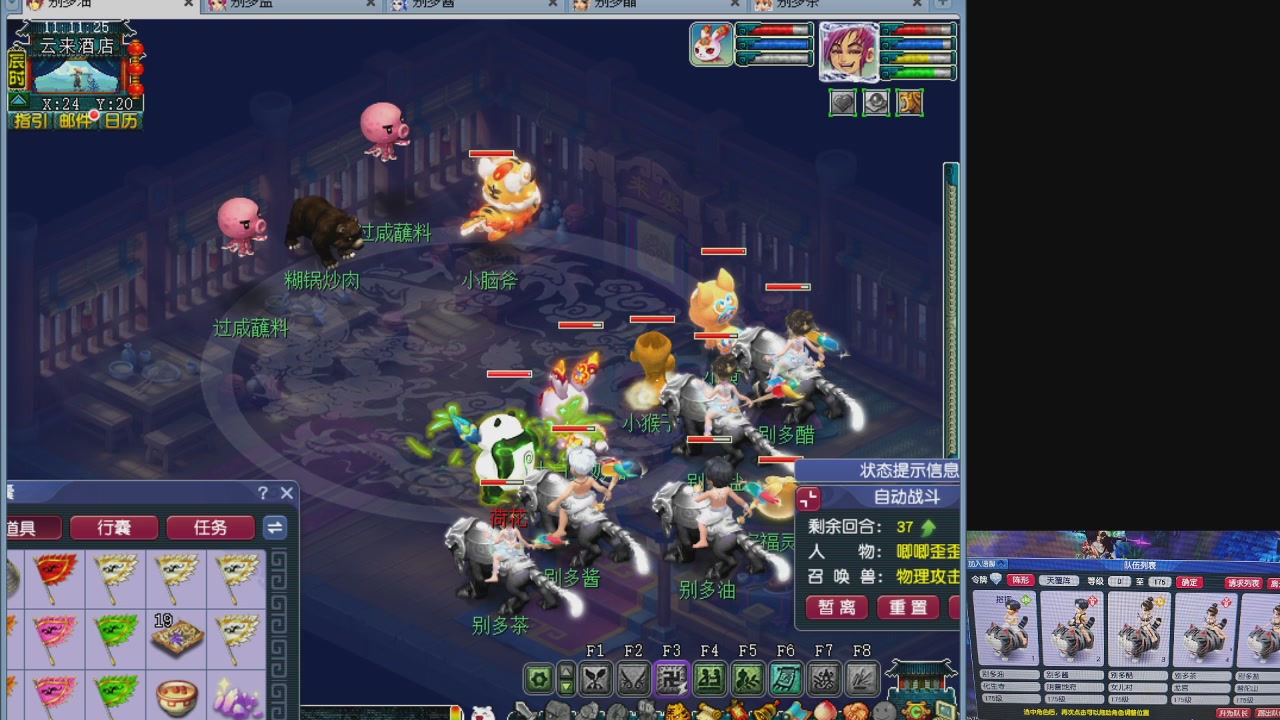Open the gear settings icon on the skill bar
This screenshot has height=720, width=1280.
(537, 678)
